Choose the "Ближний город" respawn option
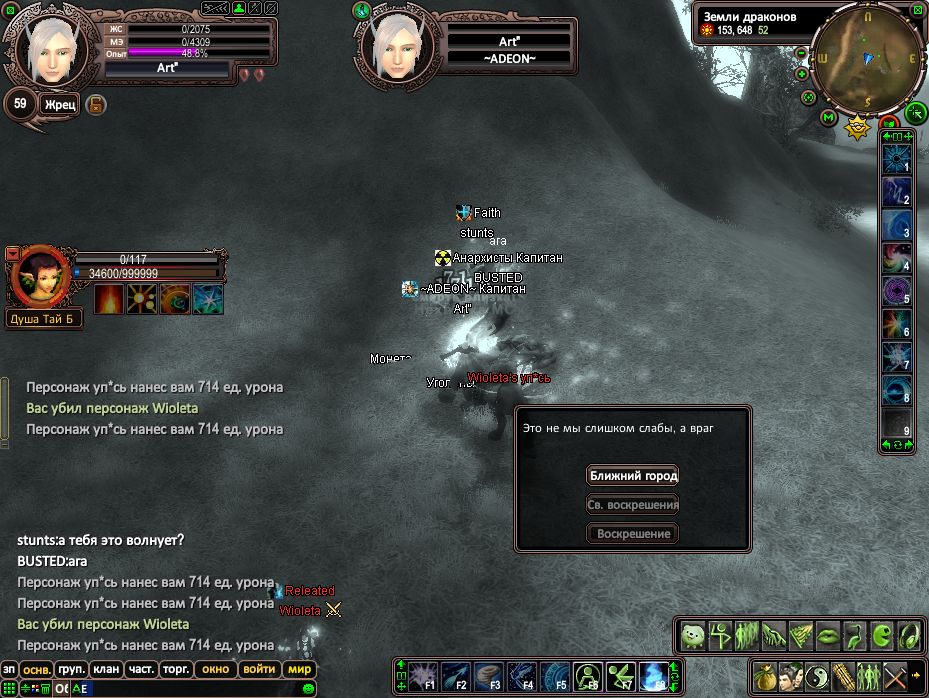Image resolution: width=929 pixels, height=698 pixels. coord(633,476)
